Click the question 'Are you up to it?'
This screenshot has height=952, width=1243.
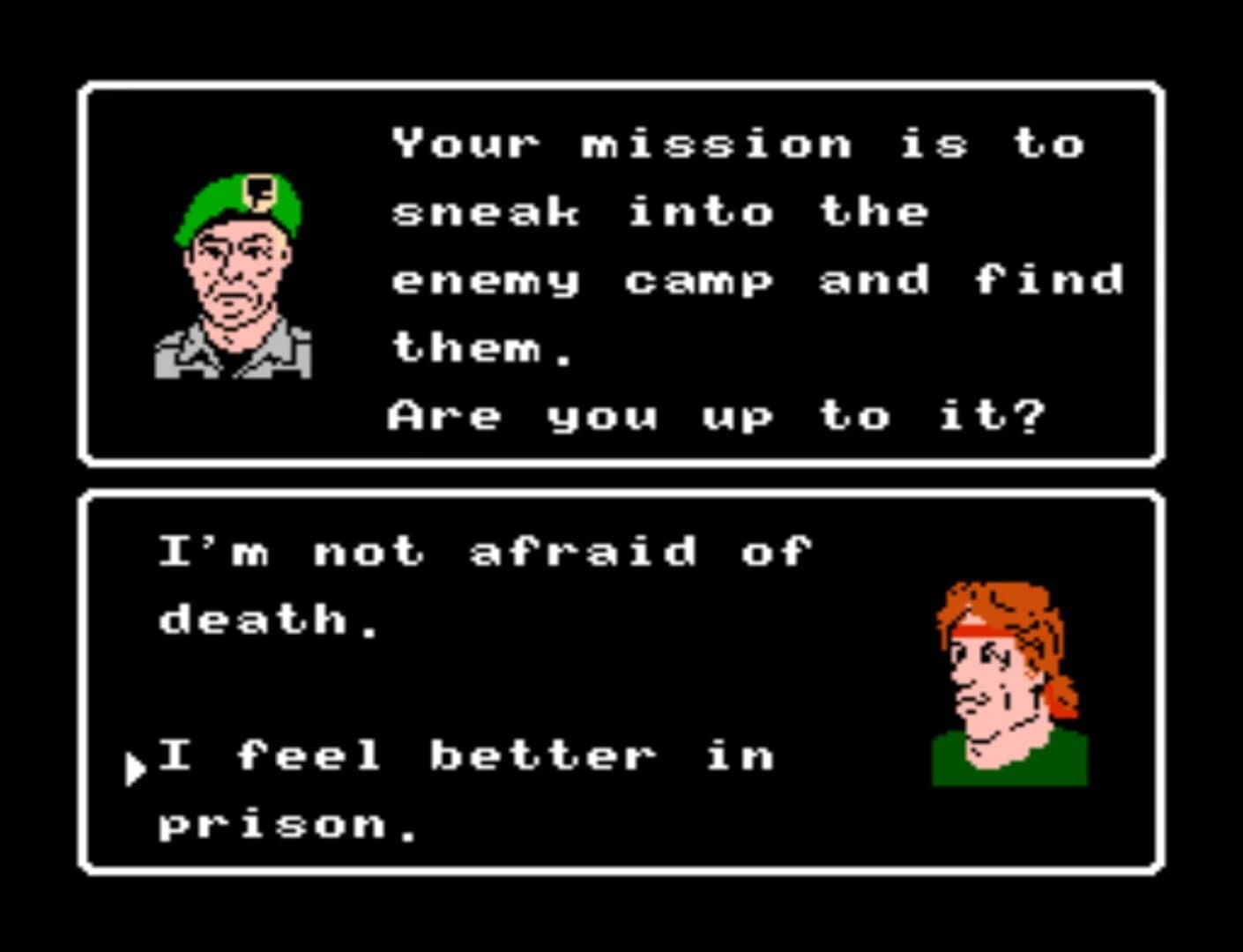[x=714, y=414]
